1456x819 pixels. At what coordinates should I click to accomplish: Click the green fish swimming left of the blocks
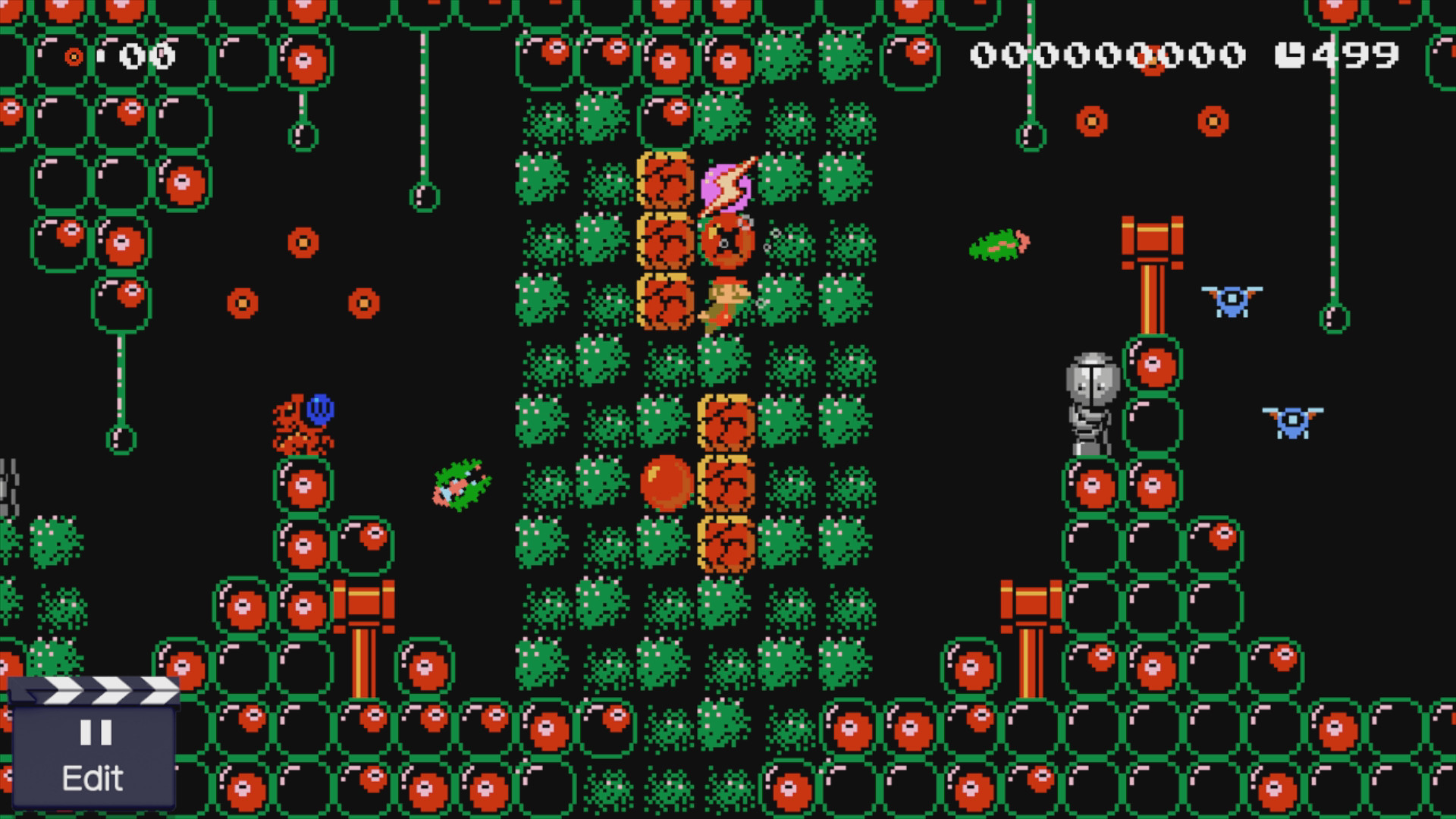coord(463,485)
